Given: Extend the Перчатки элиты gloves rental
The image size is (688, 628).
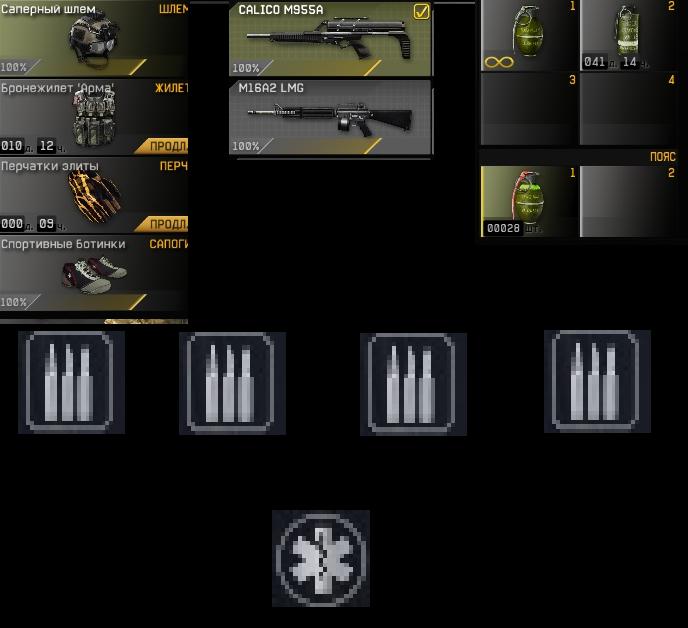Looking at the screenshot, I should point(167,224).
